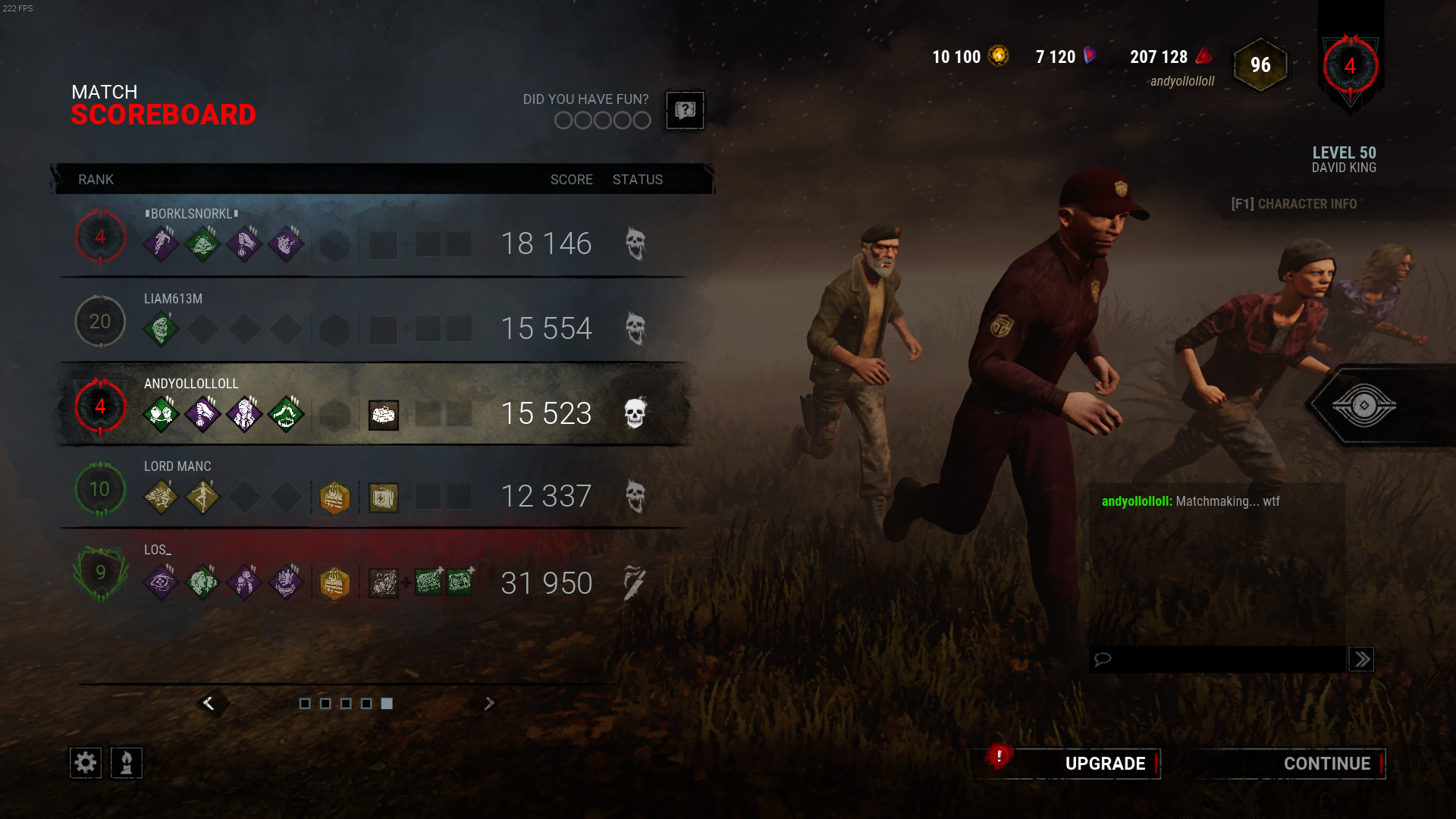Click the survey question mark speech bubble icon

pyautogui.click(x=683, y=111)
